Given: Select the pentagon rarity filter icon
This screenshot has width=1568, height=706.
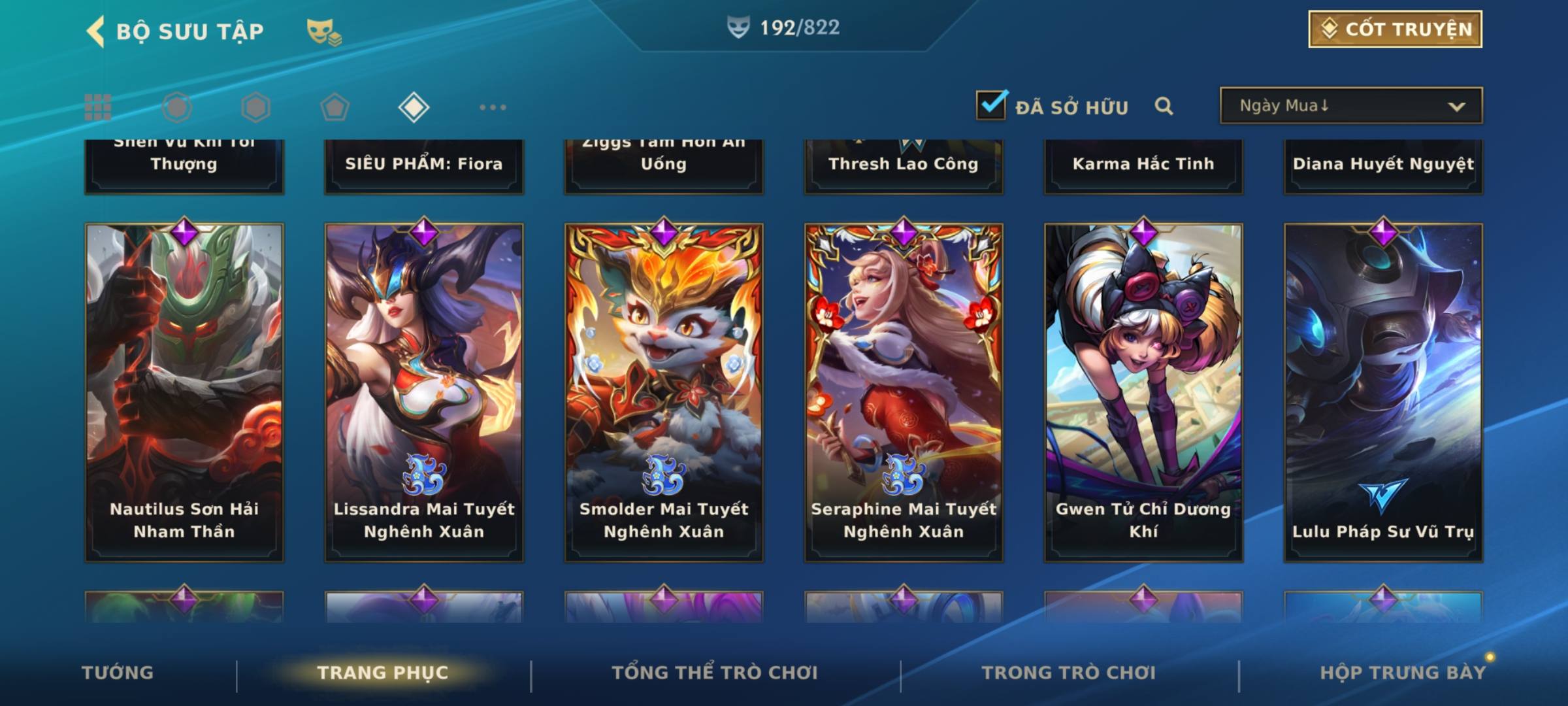Looking at the screenshot, I should click(x=335, y=107).
